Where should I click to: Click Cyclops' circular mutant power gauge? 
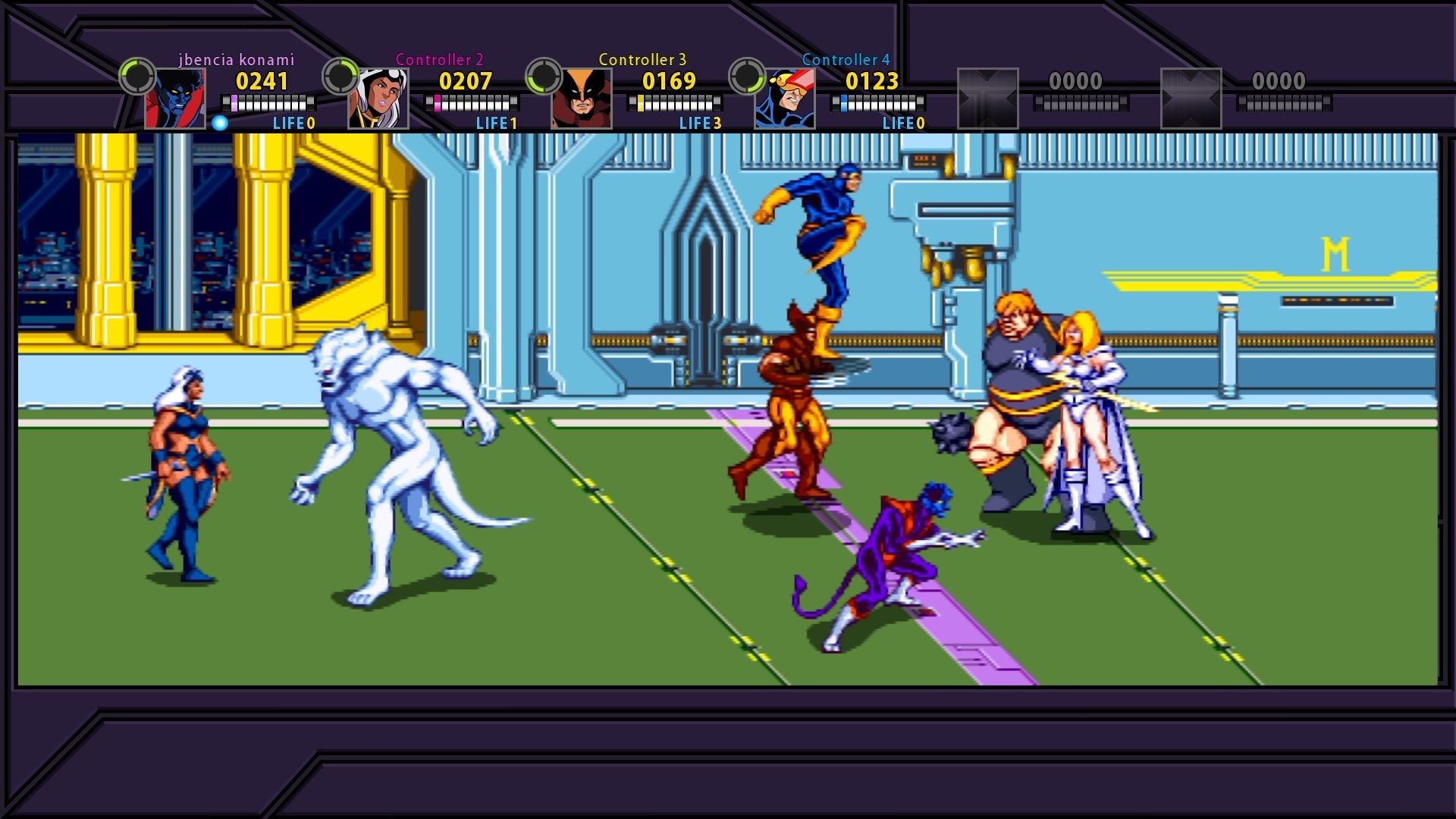(x=745, y=76)
